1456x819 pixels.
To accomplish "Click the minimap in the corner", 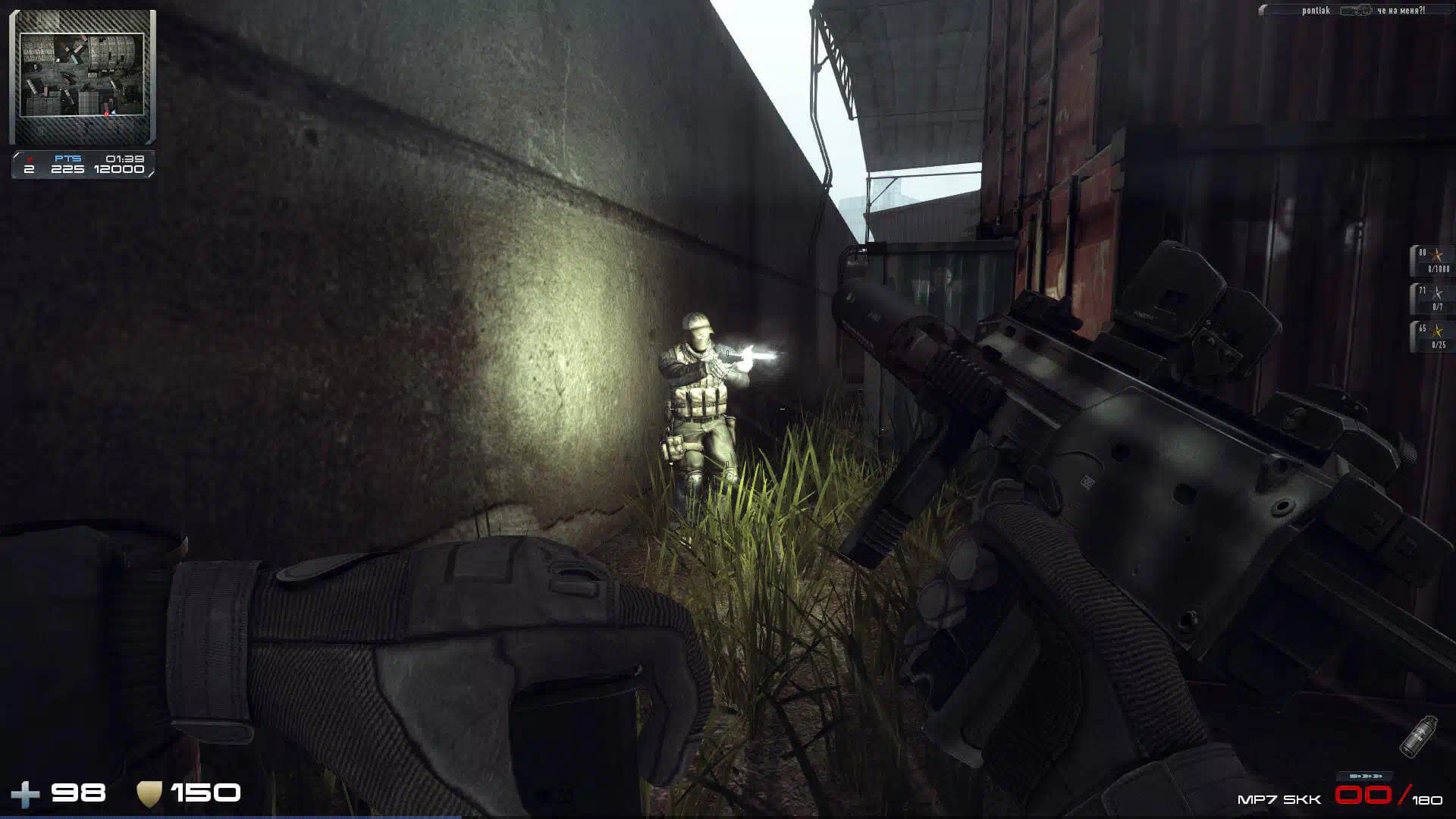I will coord(82,76).
